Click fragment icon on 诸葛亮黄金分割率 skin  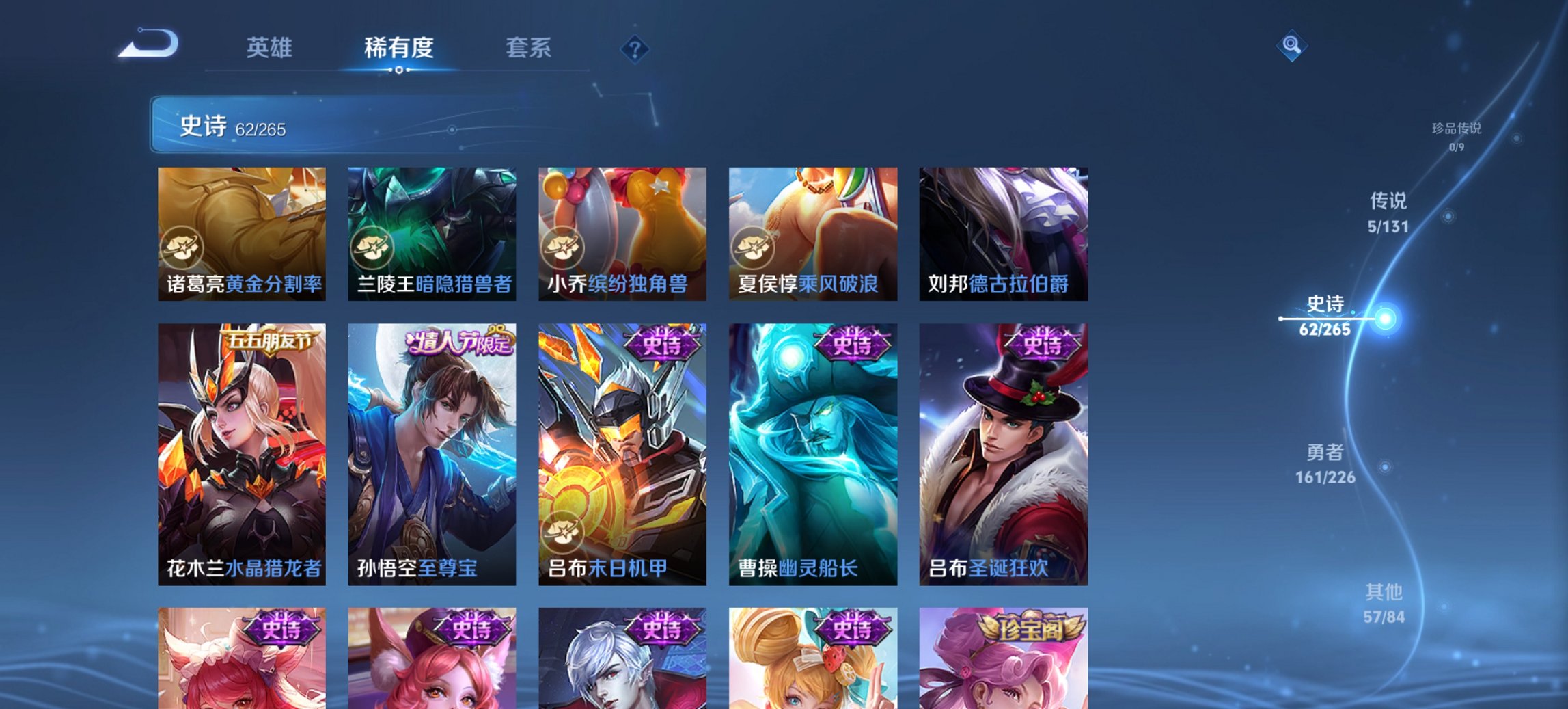point(183,245)
